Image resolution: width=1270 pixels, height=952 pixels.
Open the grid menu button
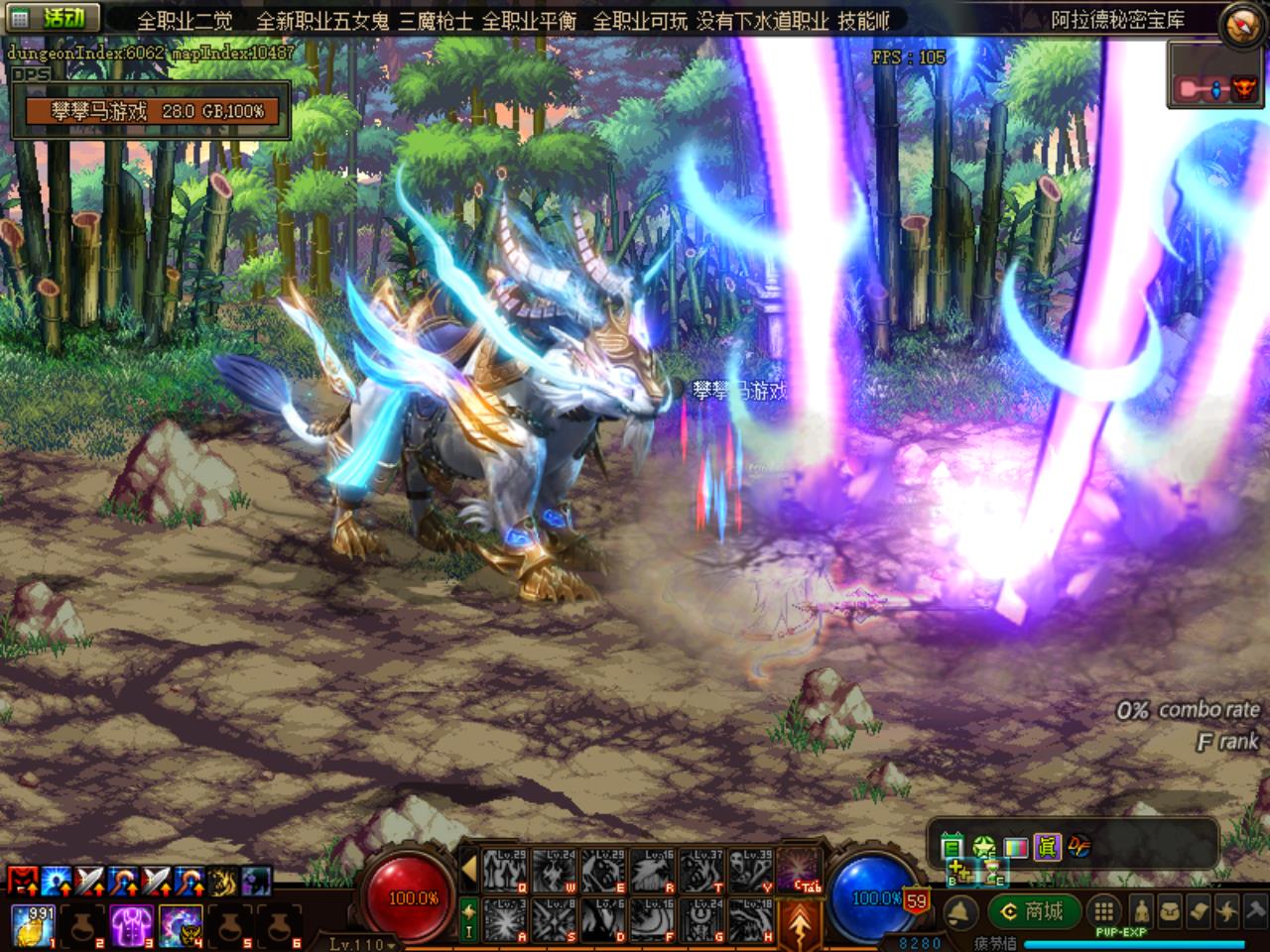(1103, 911)
